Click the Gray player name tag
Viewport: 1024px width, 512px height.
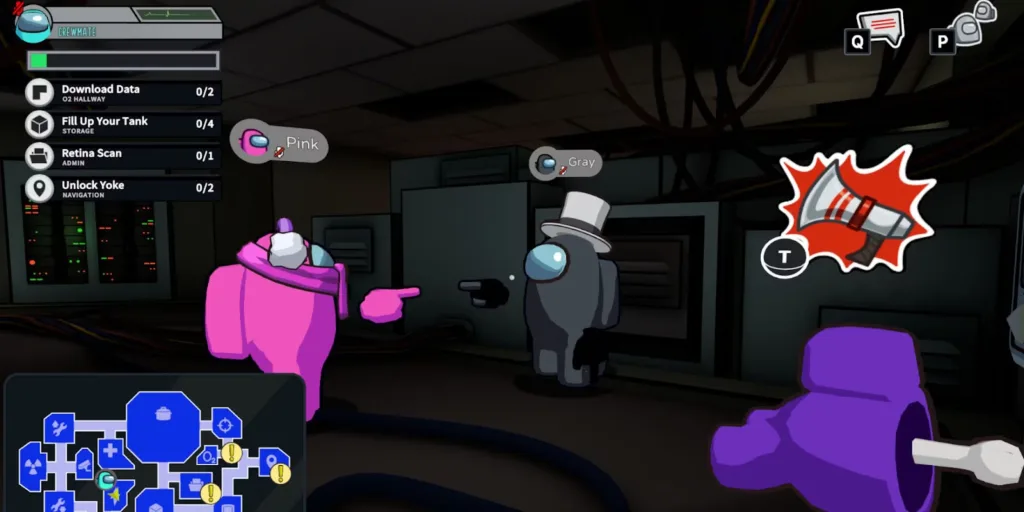pos(566,162)
